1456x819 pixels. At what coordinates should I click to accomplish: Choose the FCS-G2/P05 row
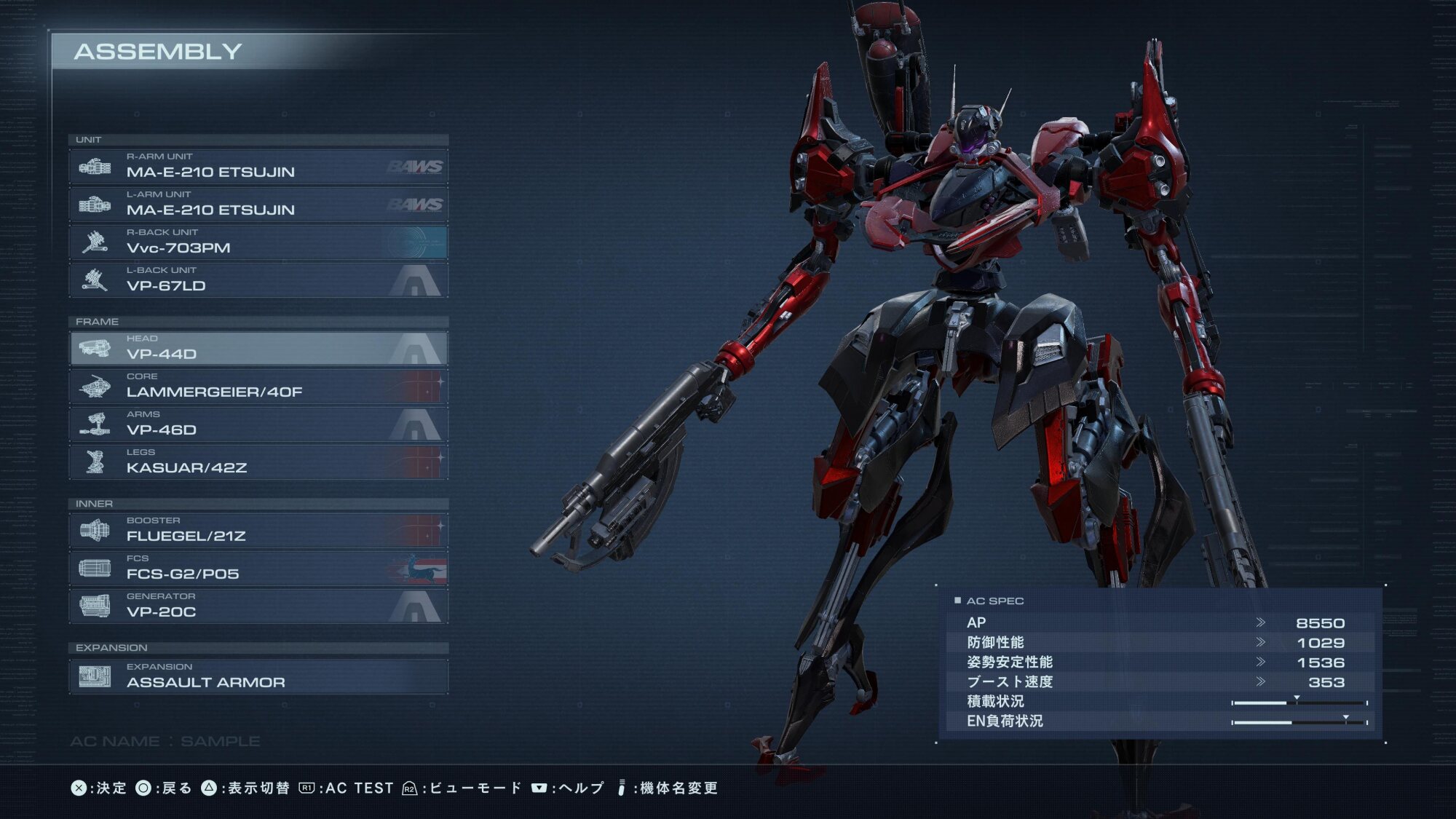tap(258, 568)
